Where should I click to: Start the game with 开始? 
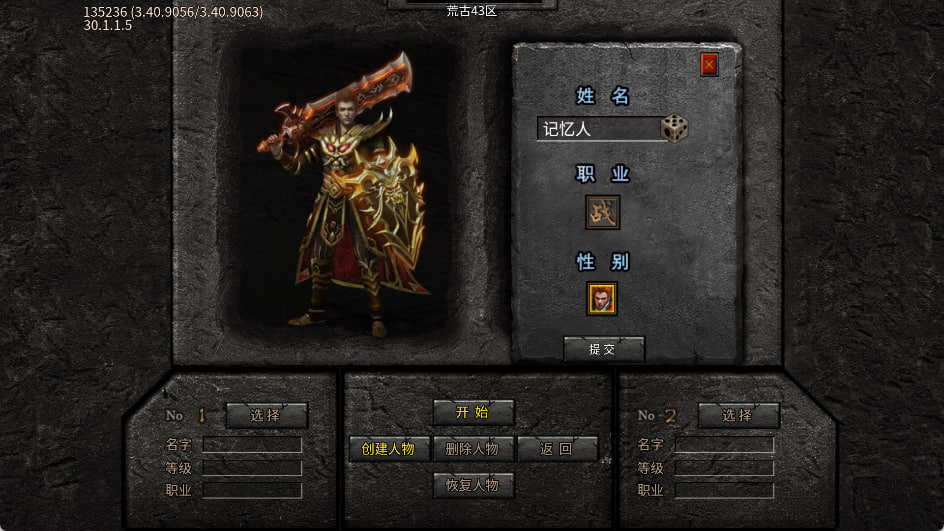473,412
